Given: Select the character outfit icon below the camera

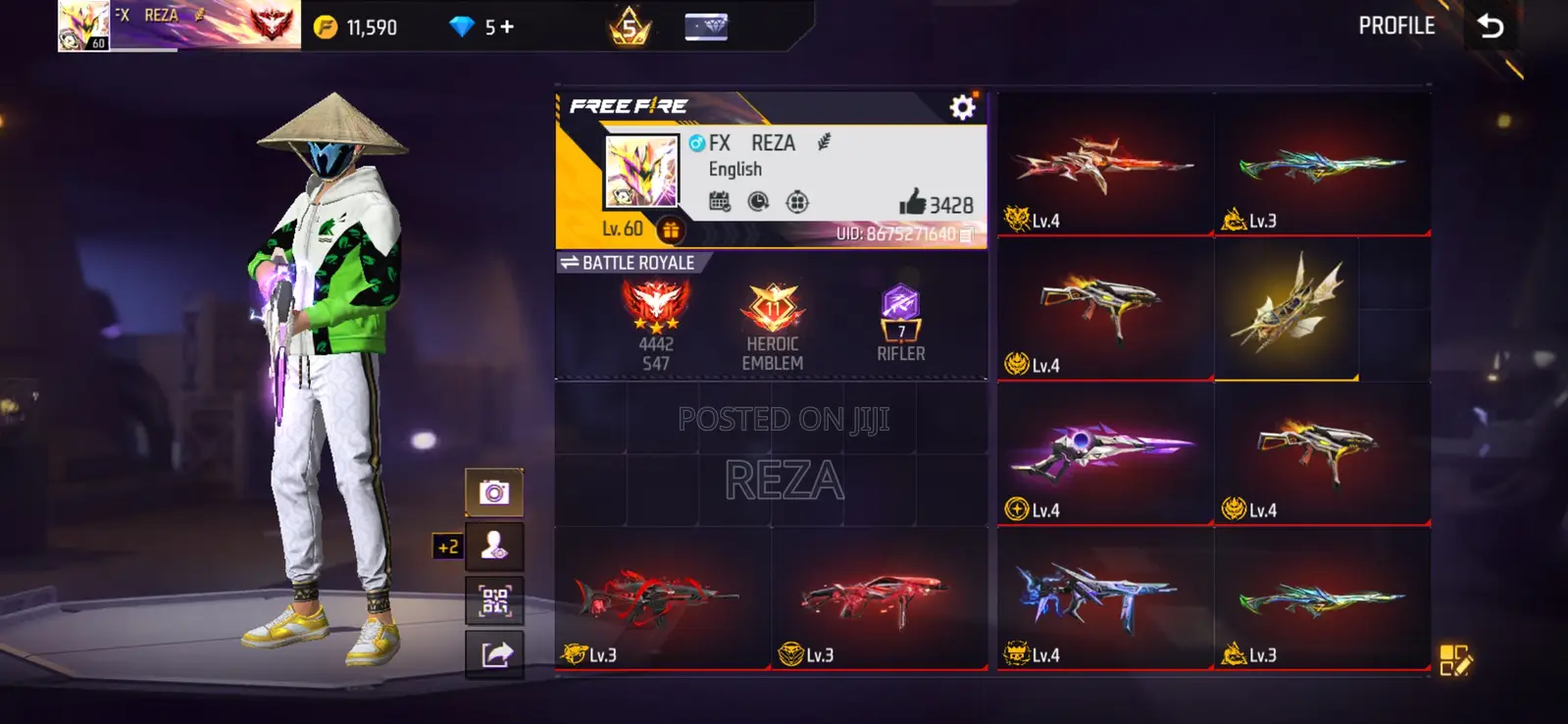Looking at the screenshot, I should pyautogui.click(x=496, y=545).
